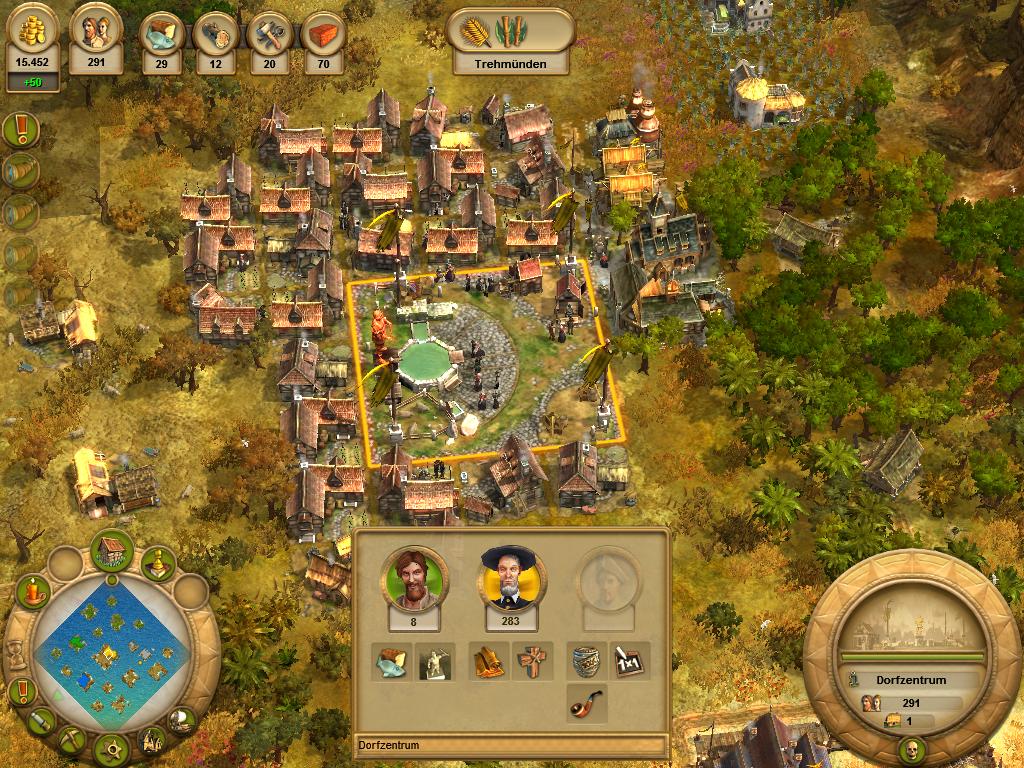Open the top-left exclamation mark alert
Viewport: 1024px width, 768px height.
(21, 129)
